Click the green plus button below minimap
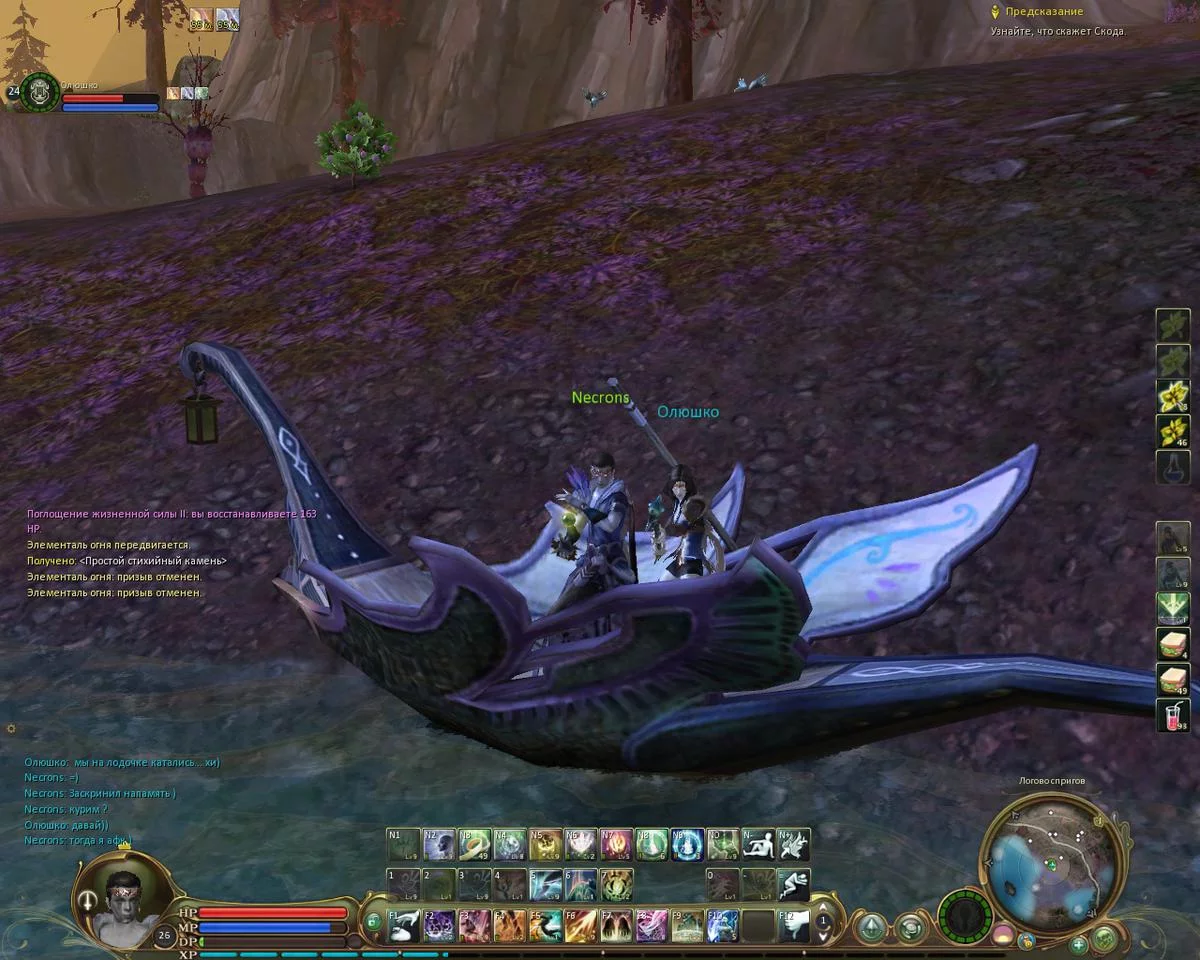This screenshot has height=960, width=1200. point(1078,944)
